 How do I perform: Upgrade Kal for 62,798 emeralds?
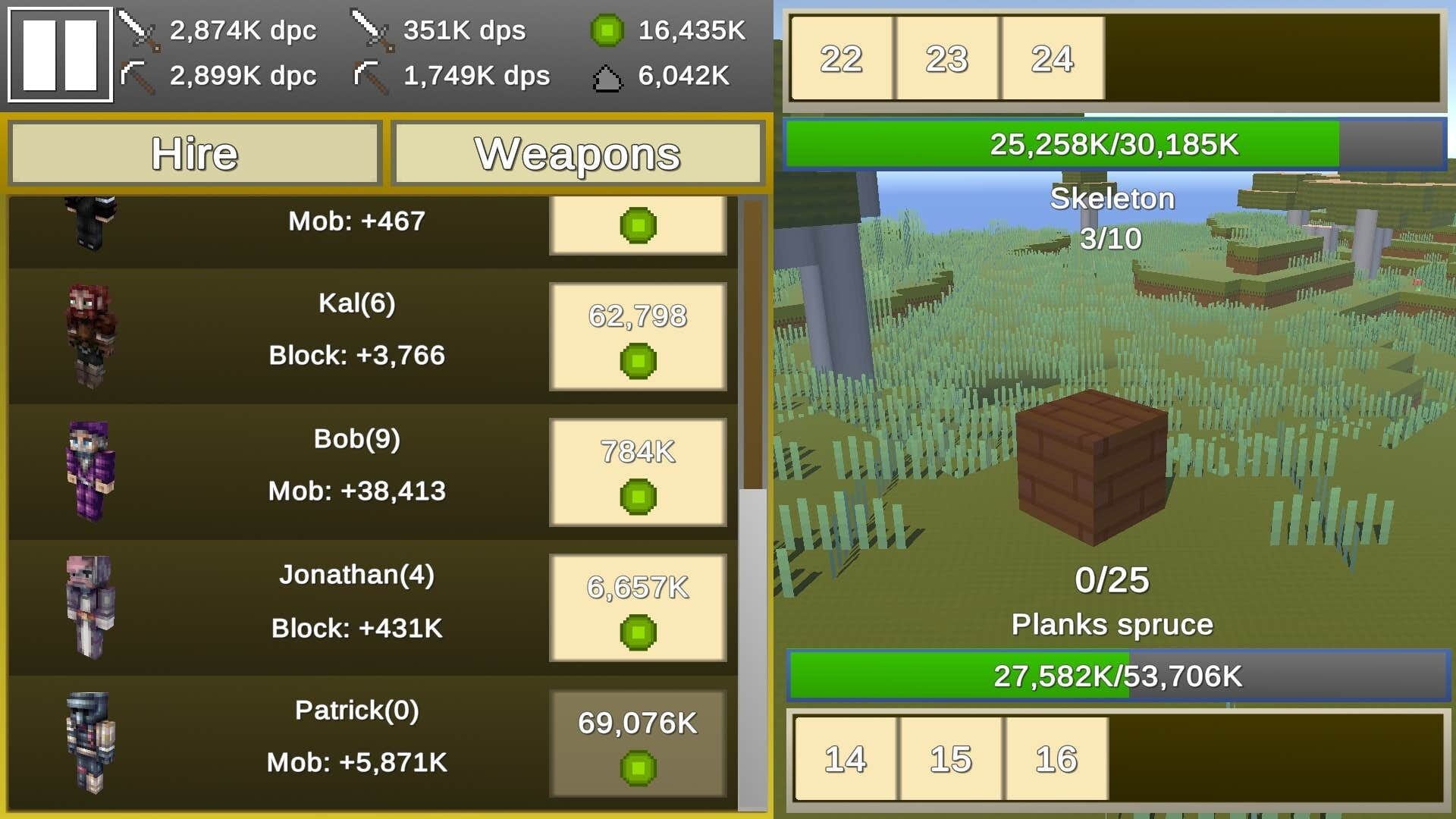pyautogui.click(x=638, y=334)
